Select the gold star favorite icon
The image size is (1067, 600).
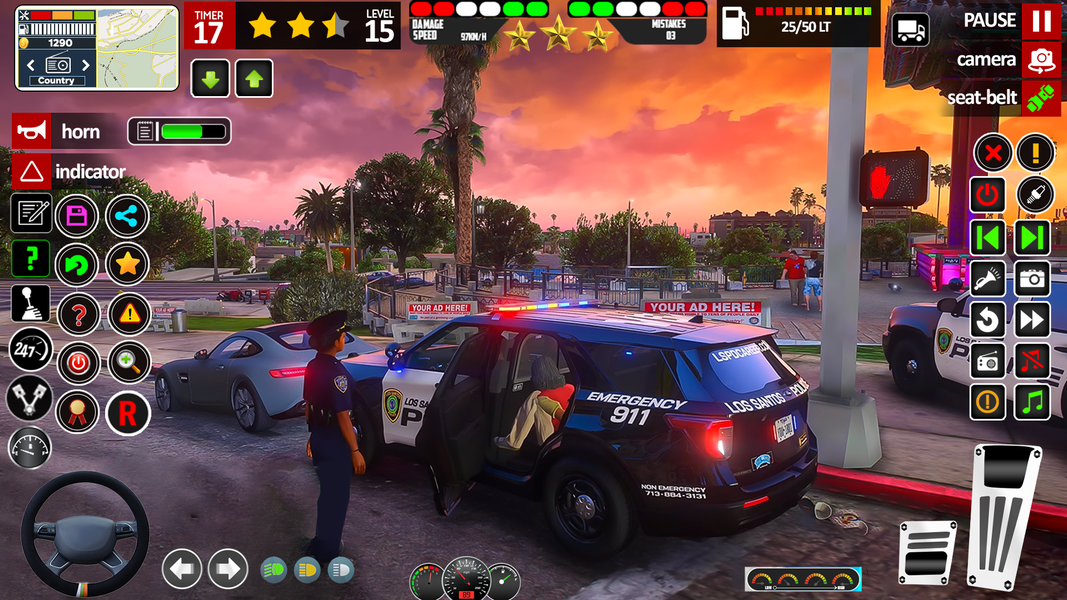coord(127,264)
